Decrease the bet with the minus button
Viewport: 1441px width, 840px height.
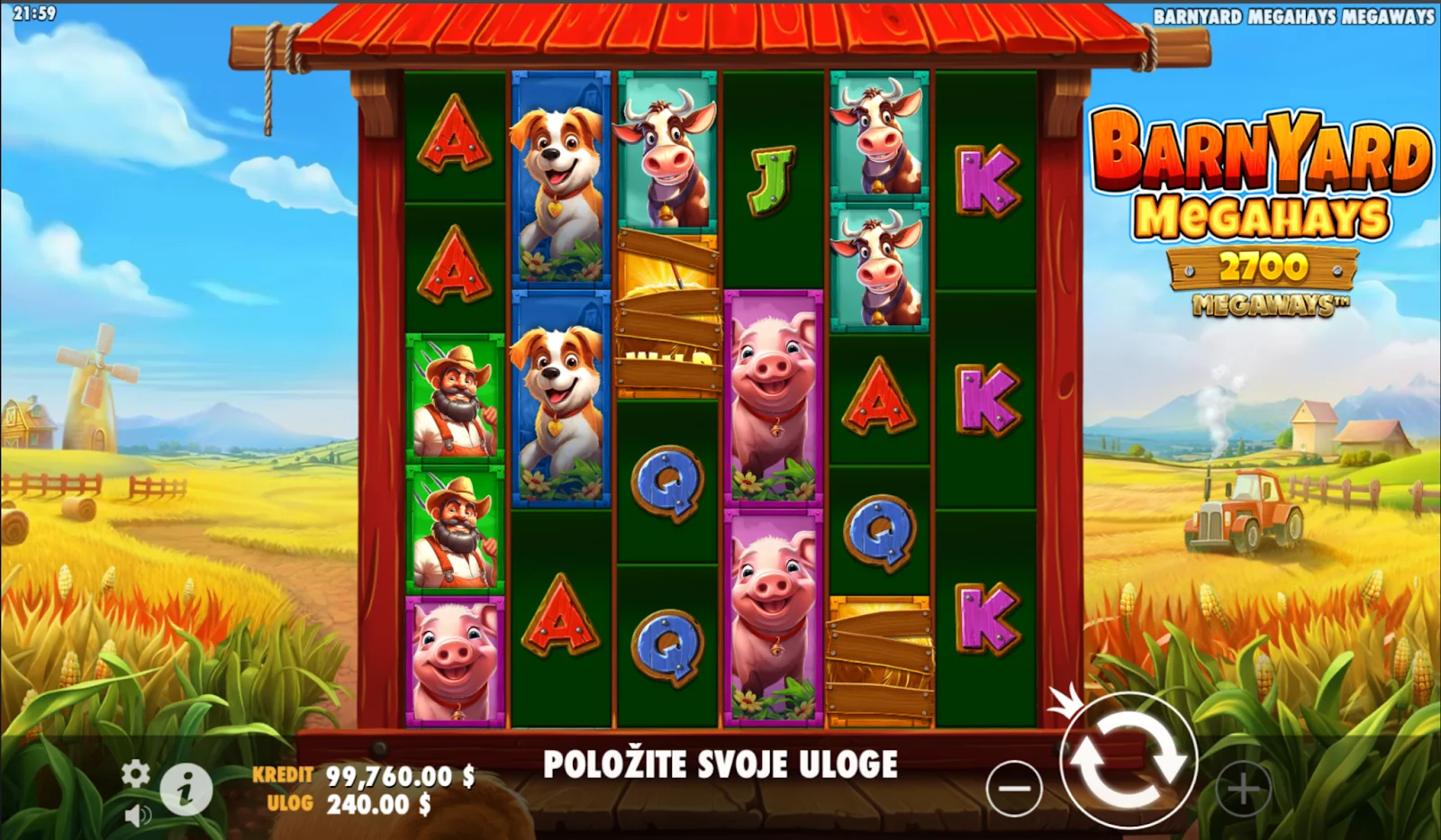point(1014,789)
